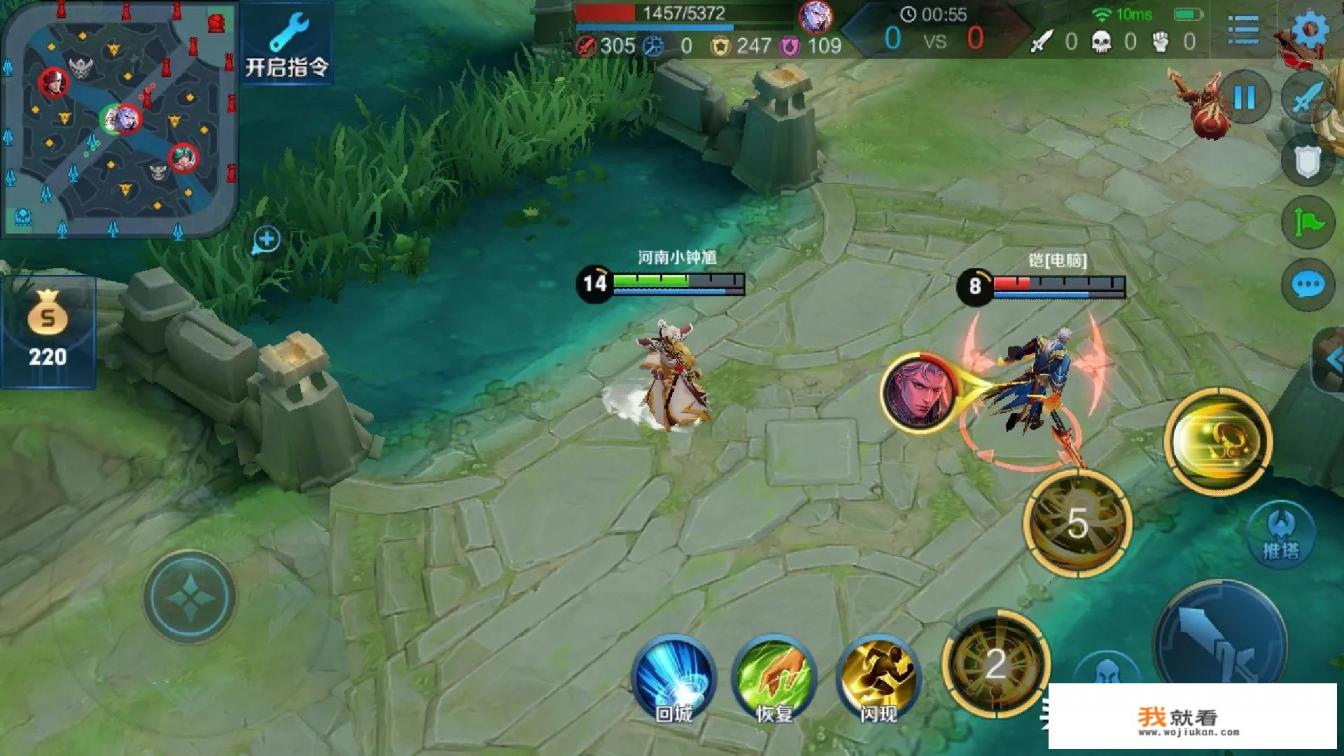Zoom the minimap with magnifier icon
Screen dimensions: 1344x756
tap(266, 240)
